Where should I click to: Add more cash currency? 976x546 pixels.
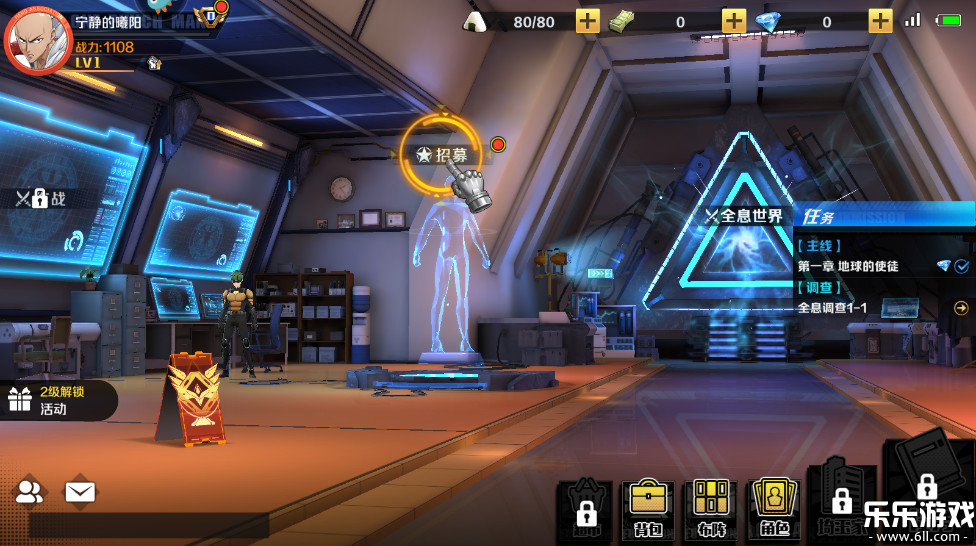tap(734, 21)
